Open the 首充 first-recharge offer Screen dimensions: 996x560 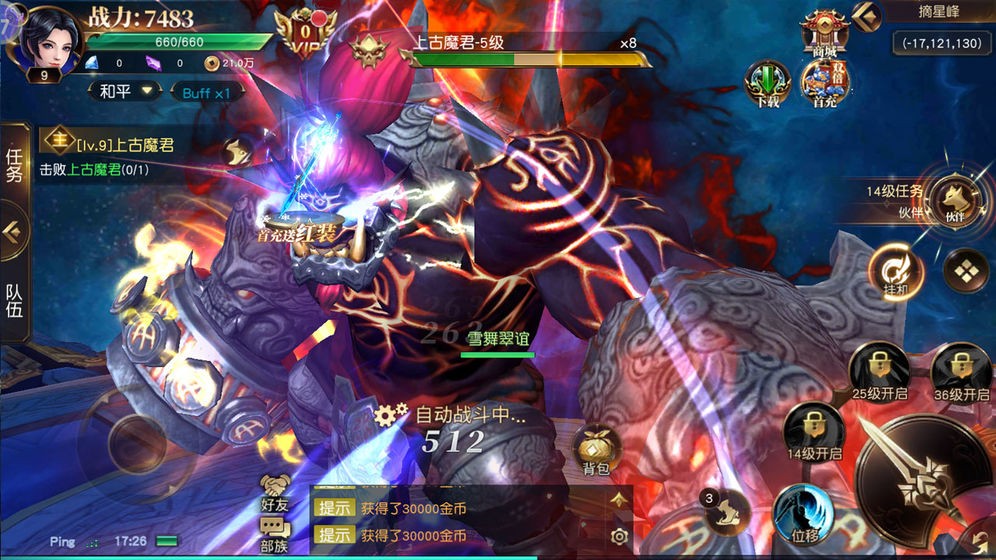click(824, 83)
